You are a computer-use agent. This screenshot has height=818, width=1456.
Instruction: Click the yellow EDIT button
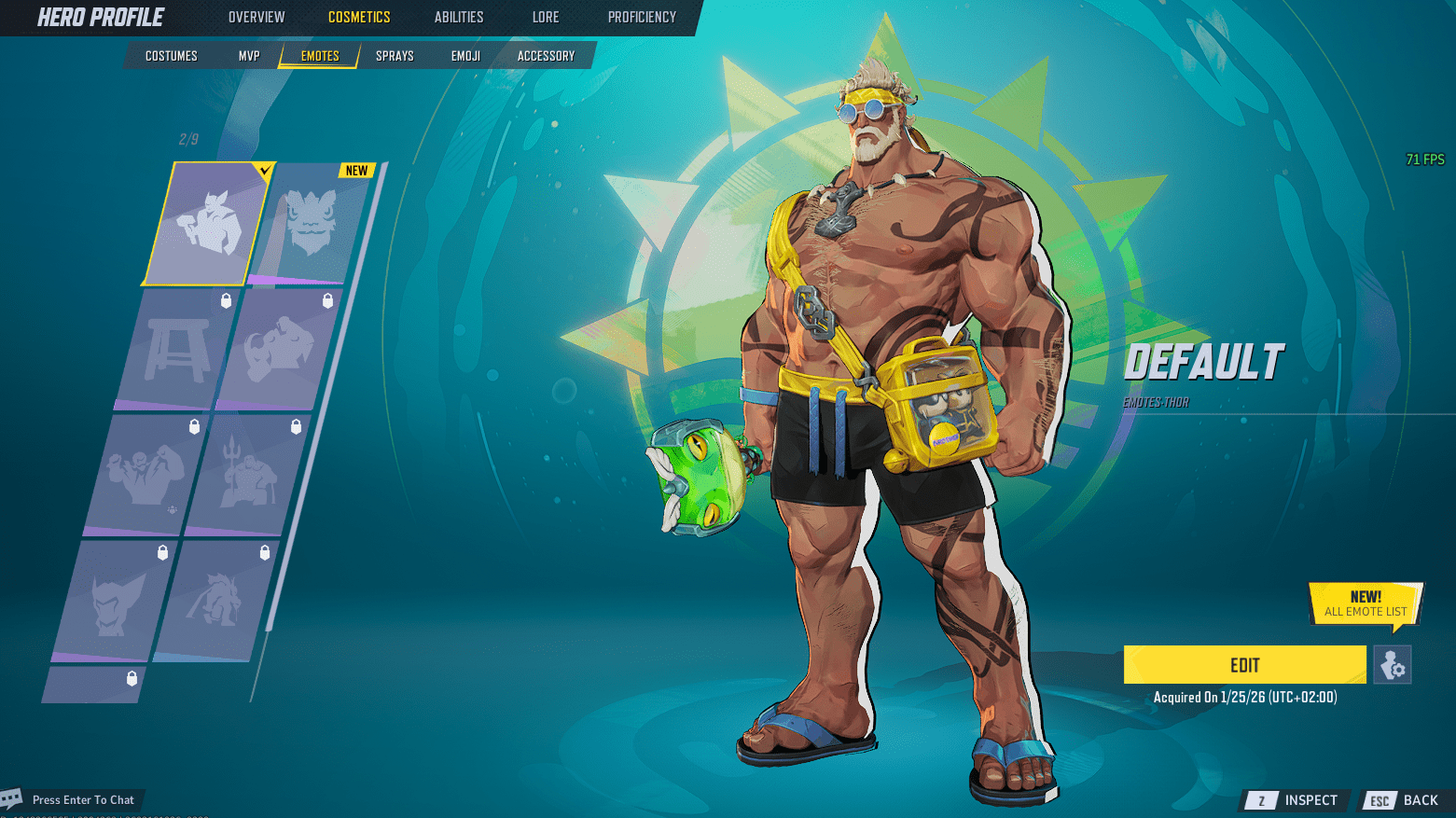[1244, 665]
